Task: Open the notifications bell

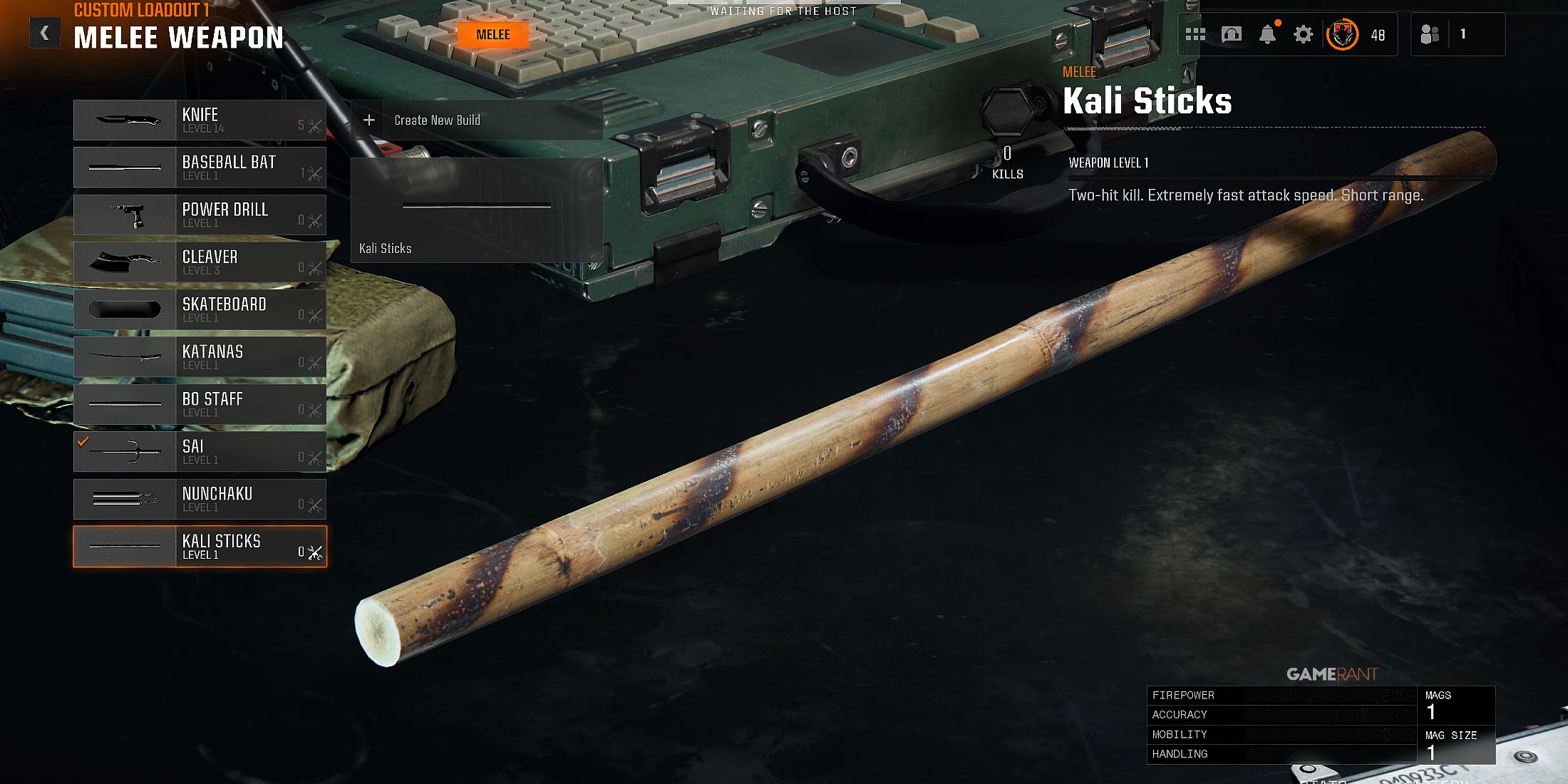Action: point(1267,34)
